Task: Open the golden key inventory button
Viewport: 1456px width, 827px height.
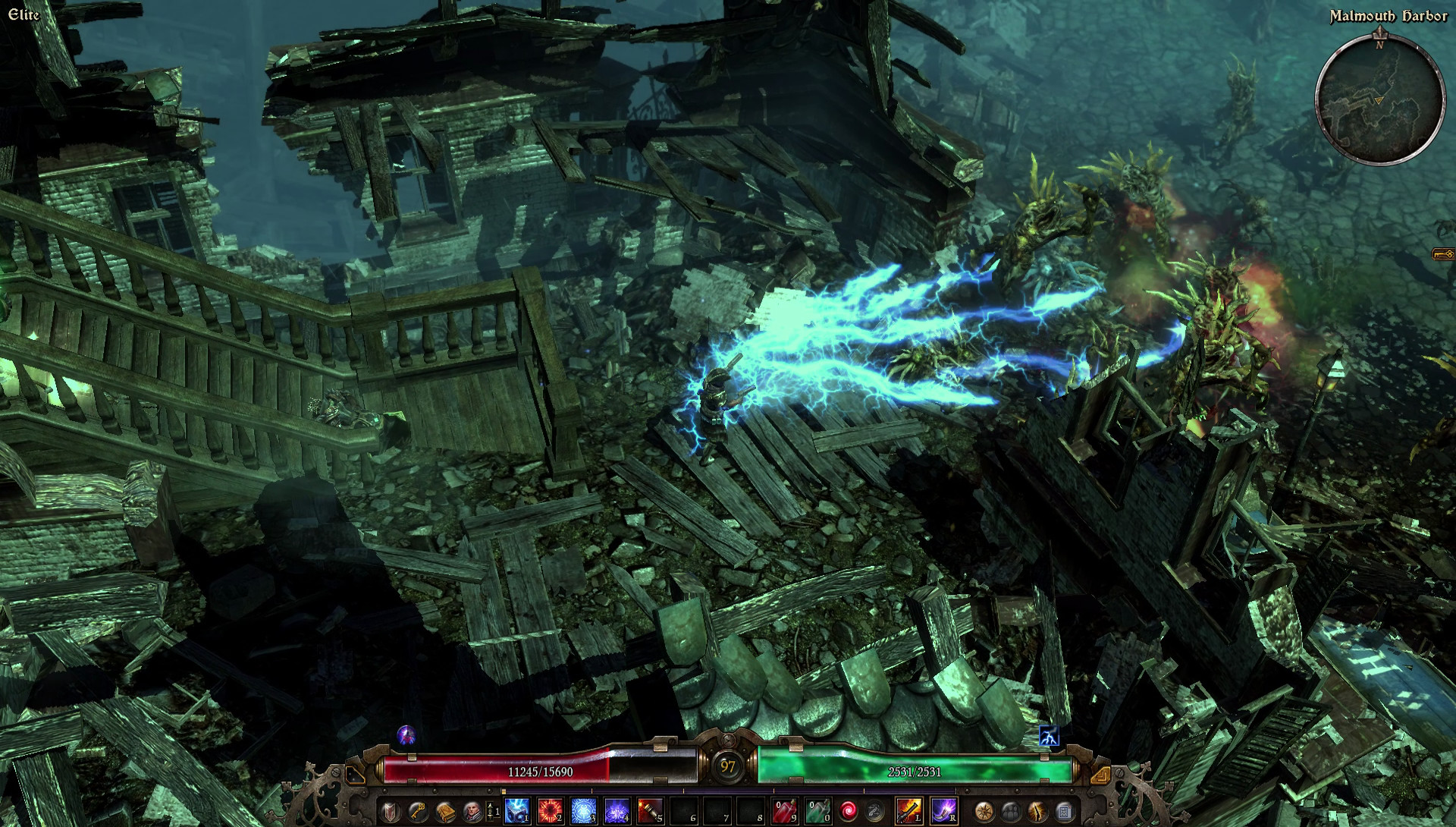Action: coord(417,811)
